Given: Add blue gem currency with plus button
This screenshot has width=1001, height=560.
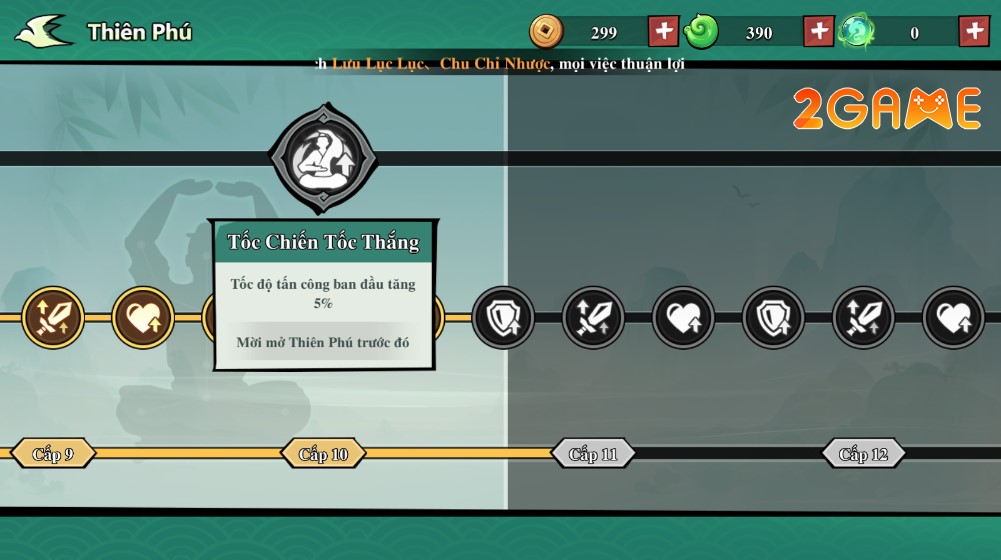Looking at the screenshot, I should (x=974, y=31).
